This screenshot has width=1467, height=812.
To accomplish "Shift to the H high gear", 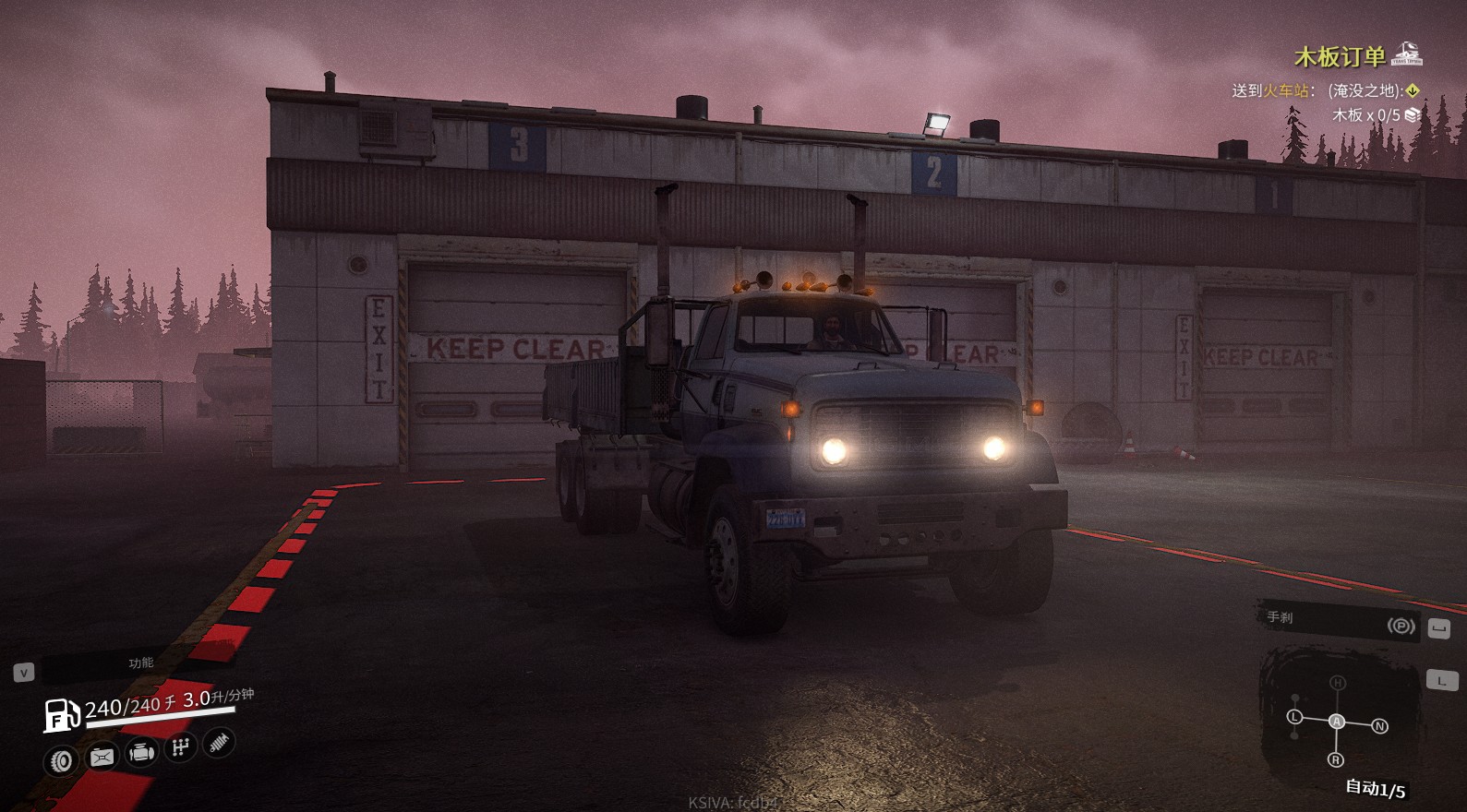I will (1337, 683).
